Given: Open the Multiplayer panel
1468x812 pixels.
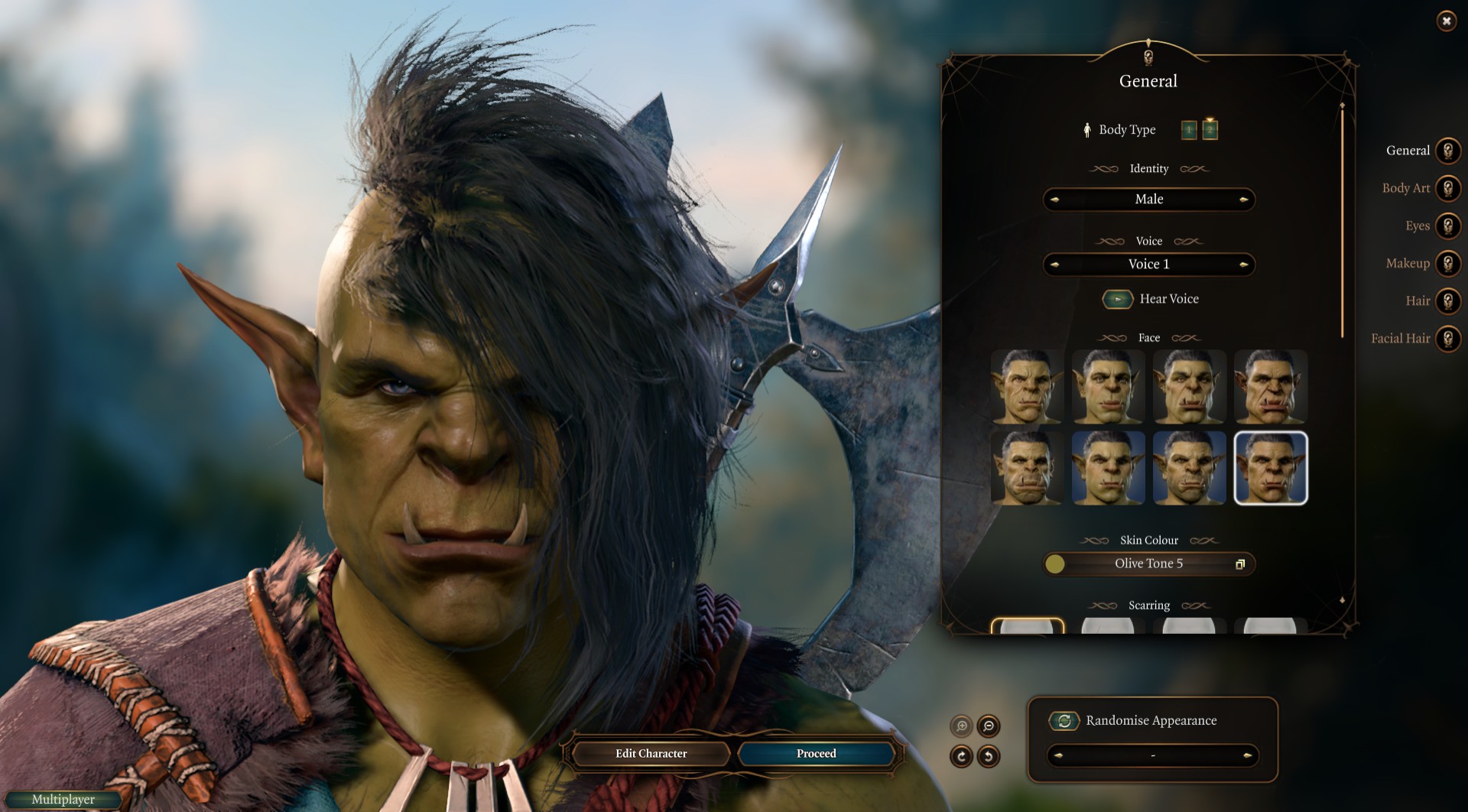Looking at the screenshot, I should [x=63, y=800].
